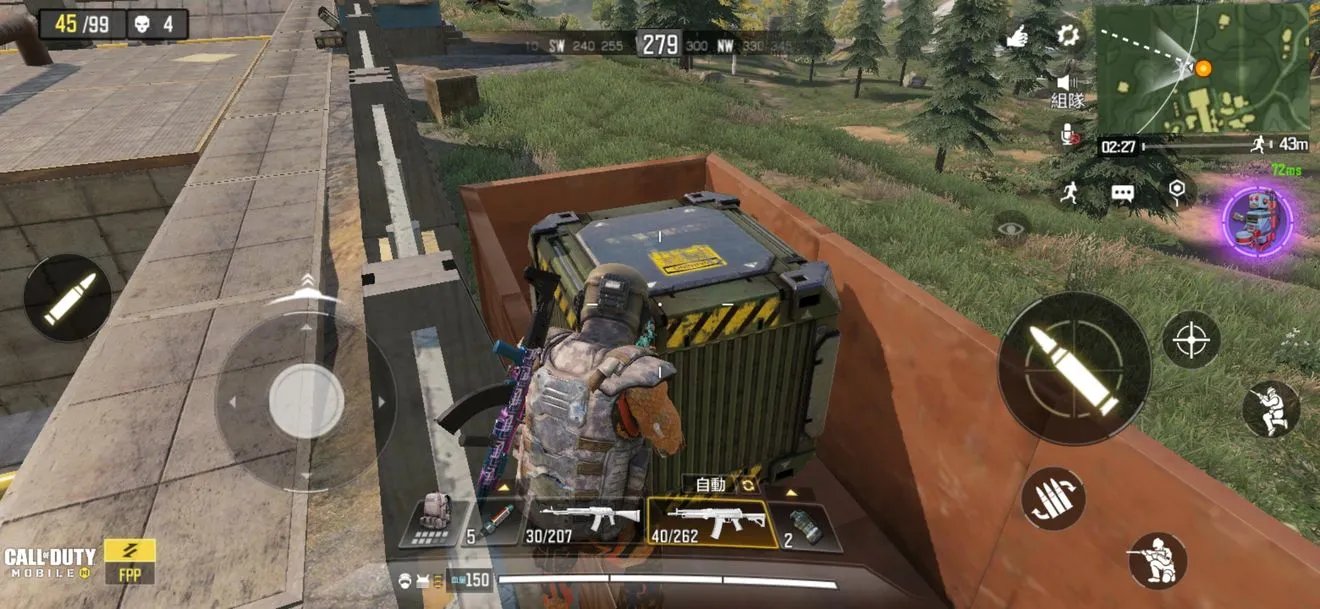Go prone with the lying soldier button

pyautogui.click(x=1157, y=560)
